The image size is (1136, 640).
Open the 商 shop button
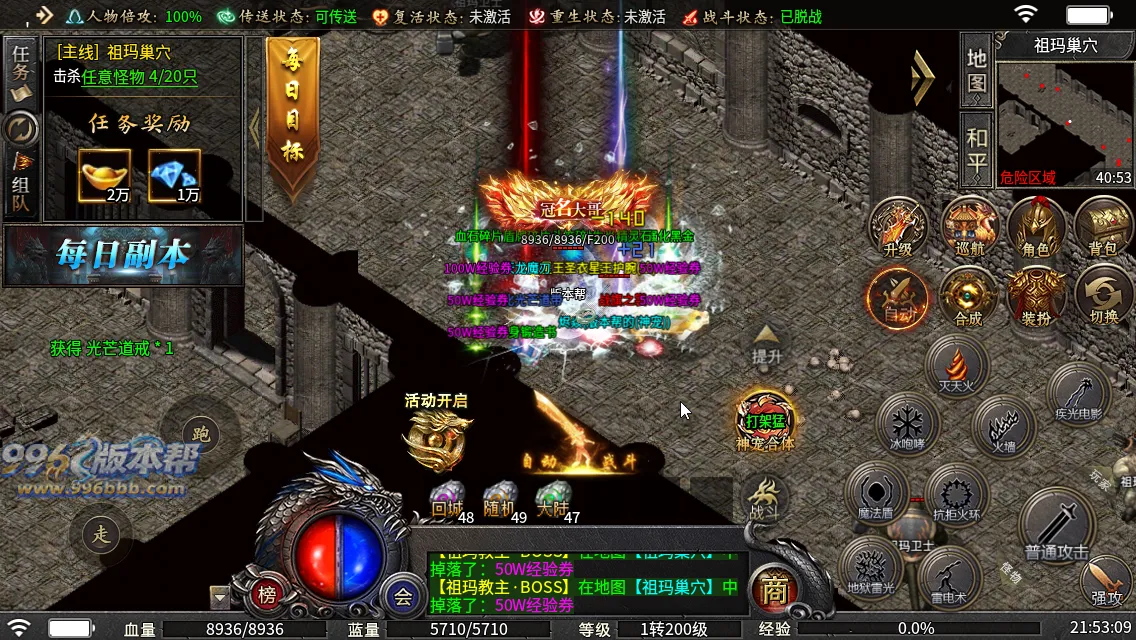click(772, 590)
